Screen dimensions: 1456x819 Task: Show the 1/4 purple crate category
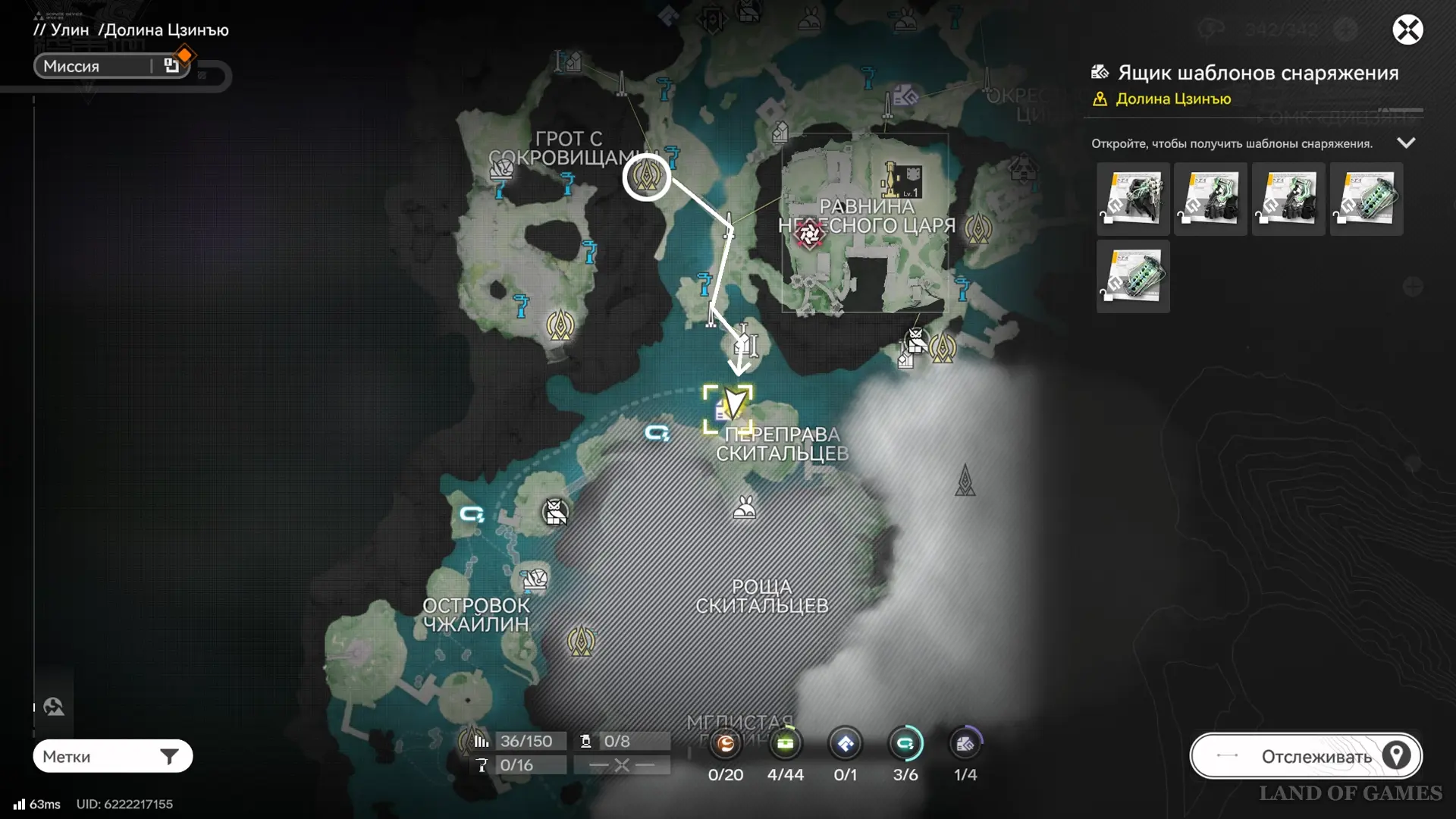pos(965,745)
